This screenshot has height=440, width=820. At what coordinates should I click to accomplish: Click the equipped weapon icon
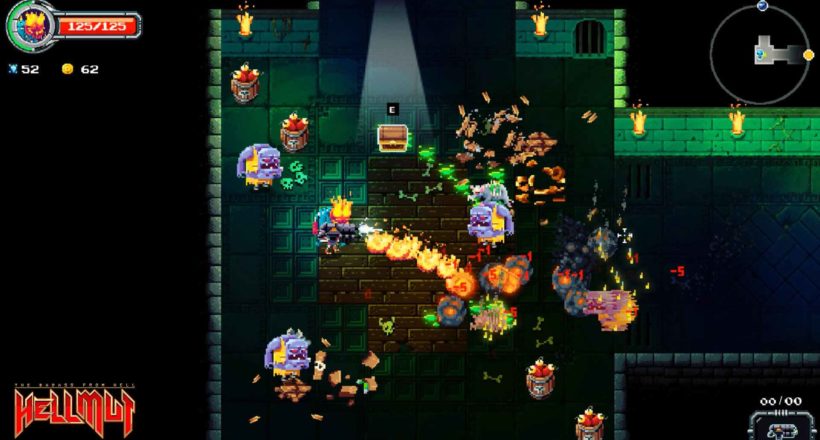click(782, 424)
